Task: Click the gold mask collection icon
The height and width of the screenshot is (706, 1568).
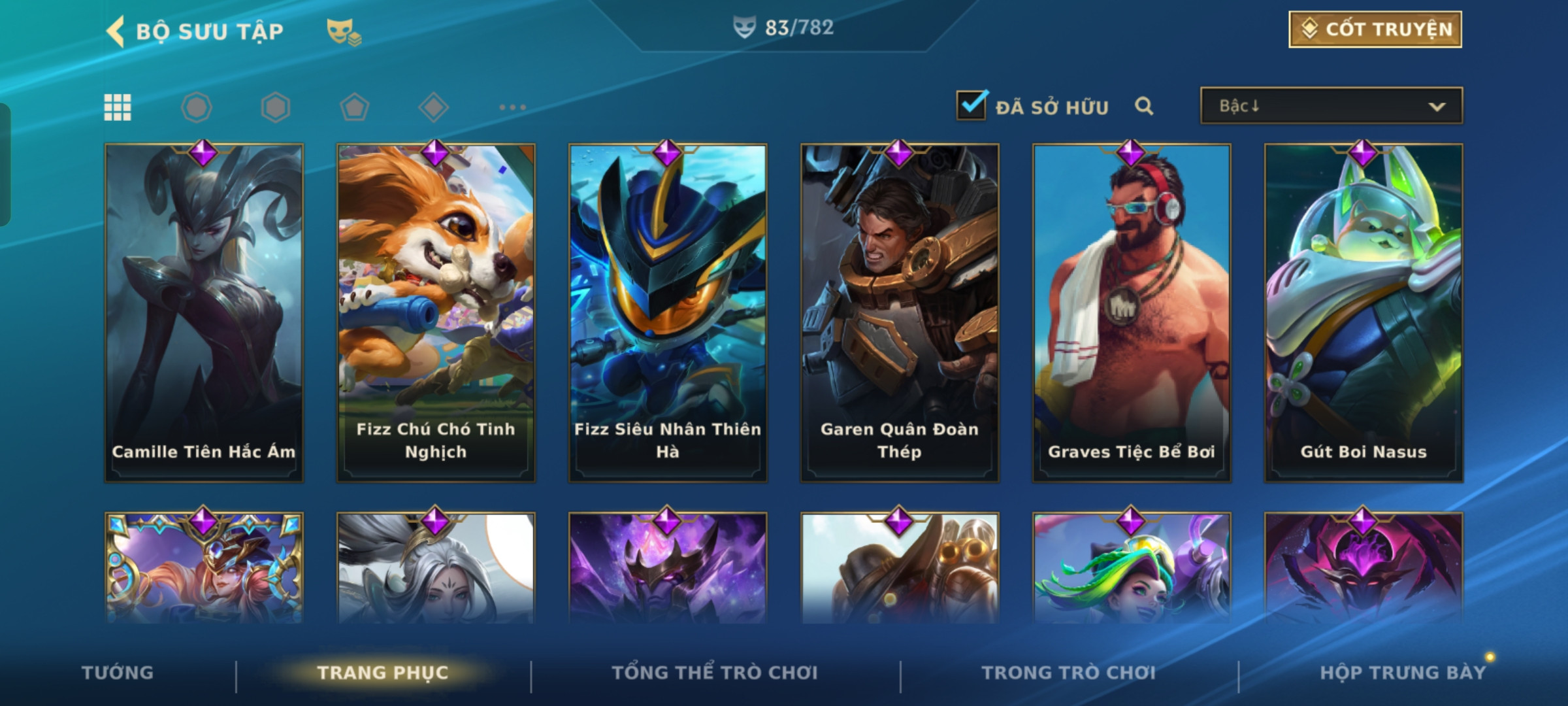Action: coord(343,31)
